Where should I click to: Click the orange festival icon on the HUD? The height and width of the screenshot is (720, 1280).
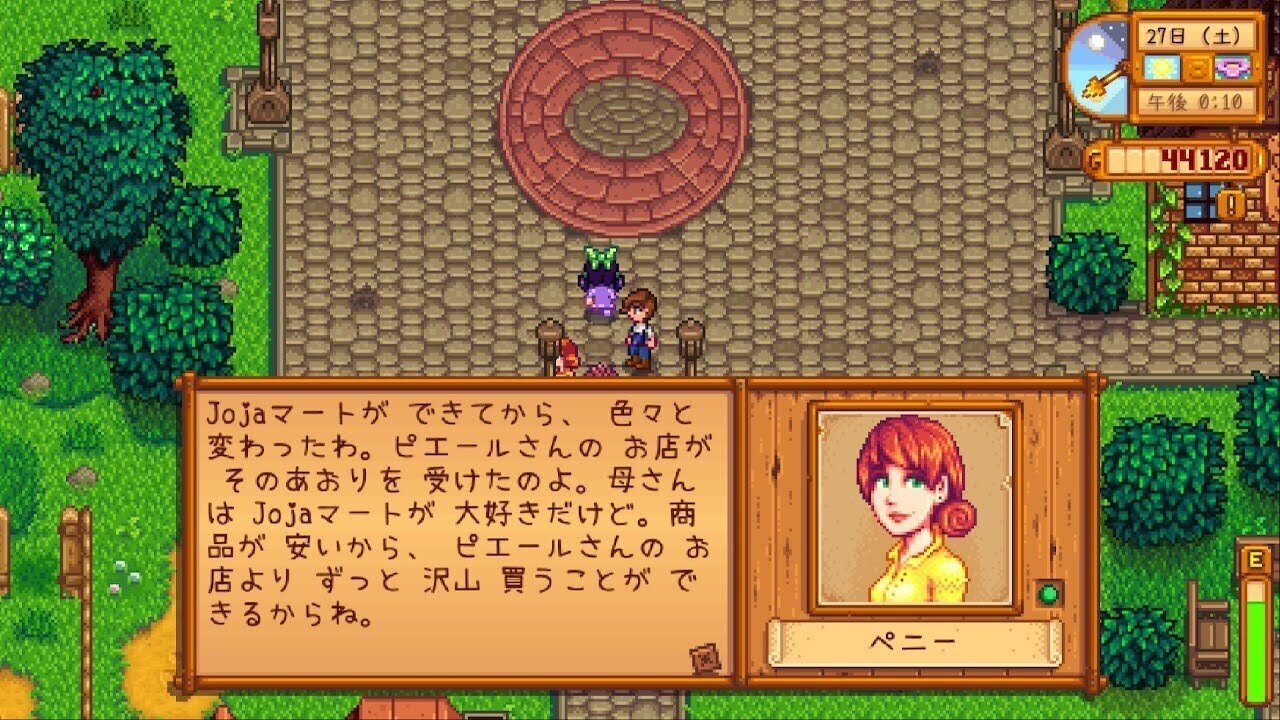(x=1197, y=69)
